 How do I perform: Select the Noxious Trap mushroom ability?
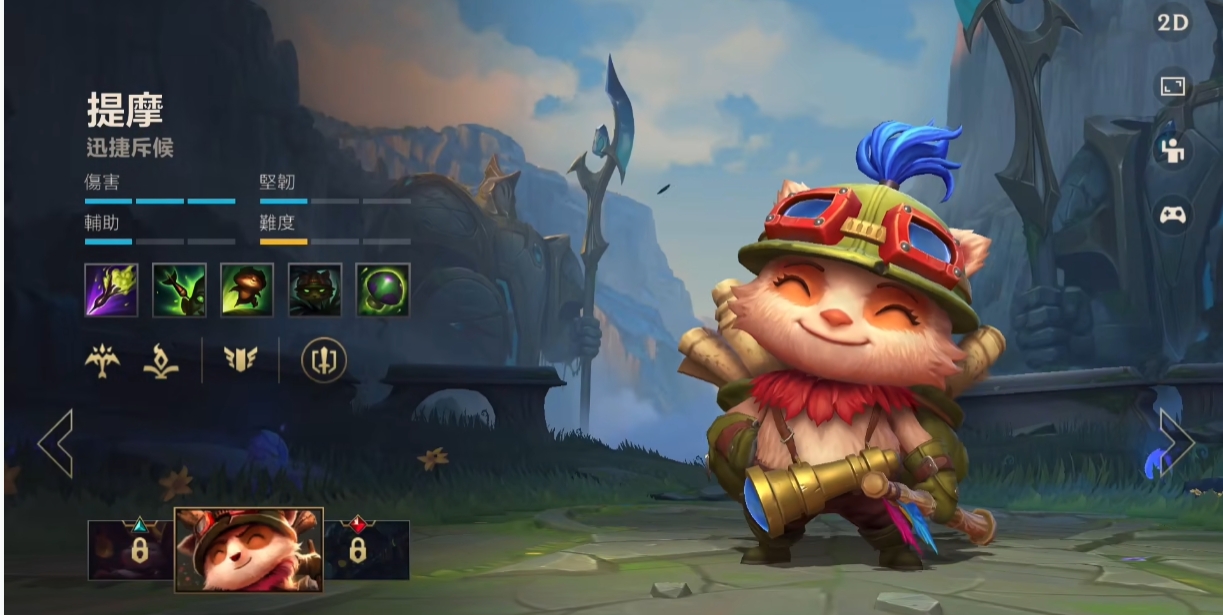point(383,290)
